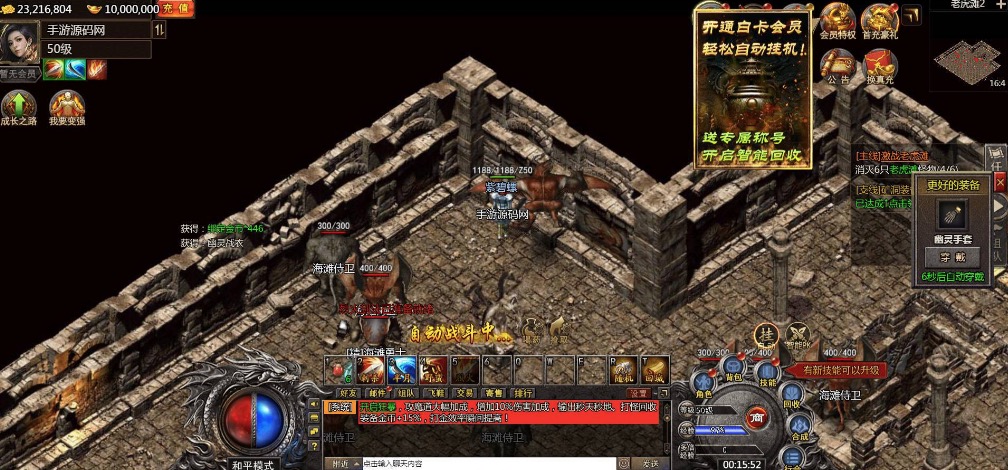Image resolution: width=1008 pixels, height=470 pixels.
Task: Open the 背包 bag button
Action: (732, 366)
